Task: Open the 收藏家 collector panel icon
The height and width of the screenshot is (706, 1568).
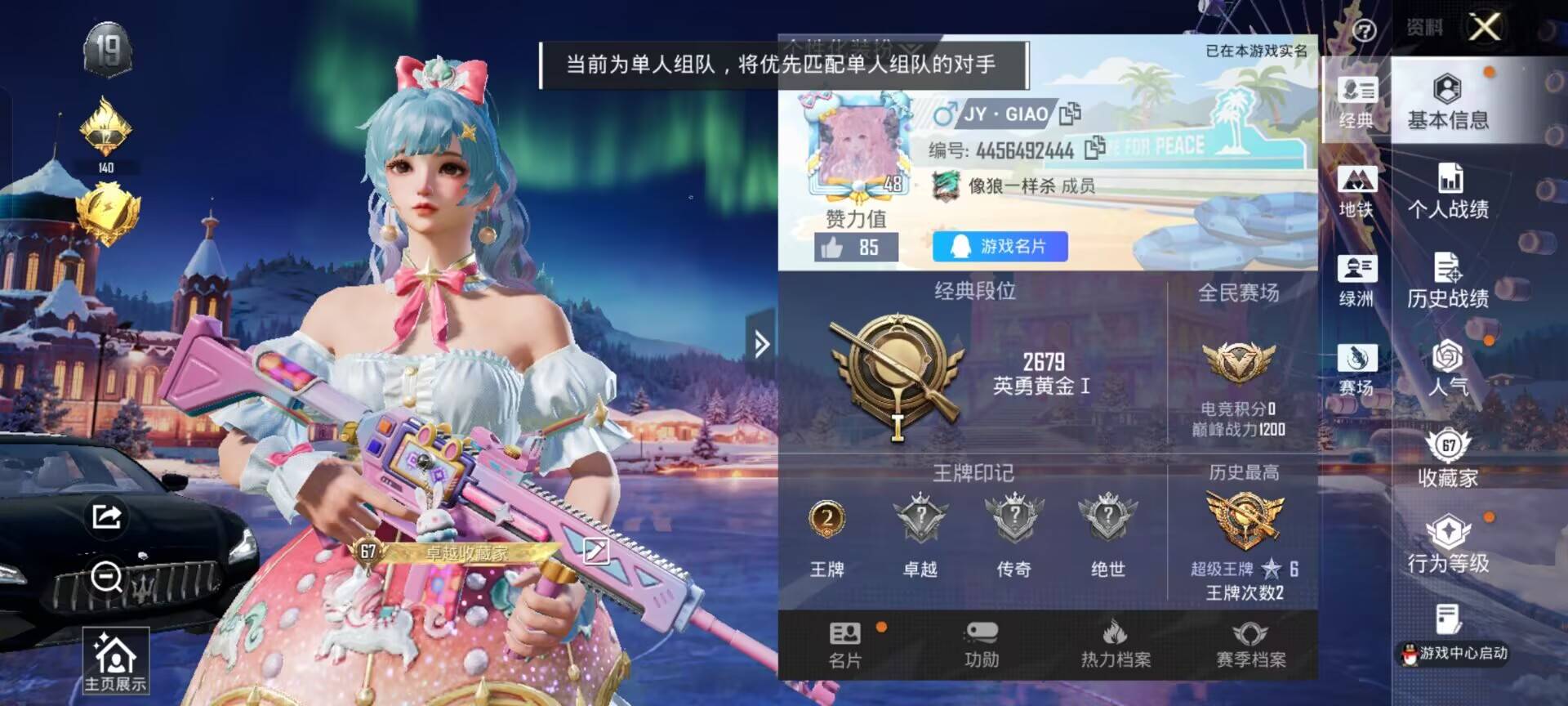Action: [1450, 458]
